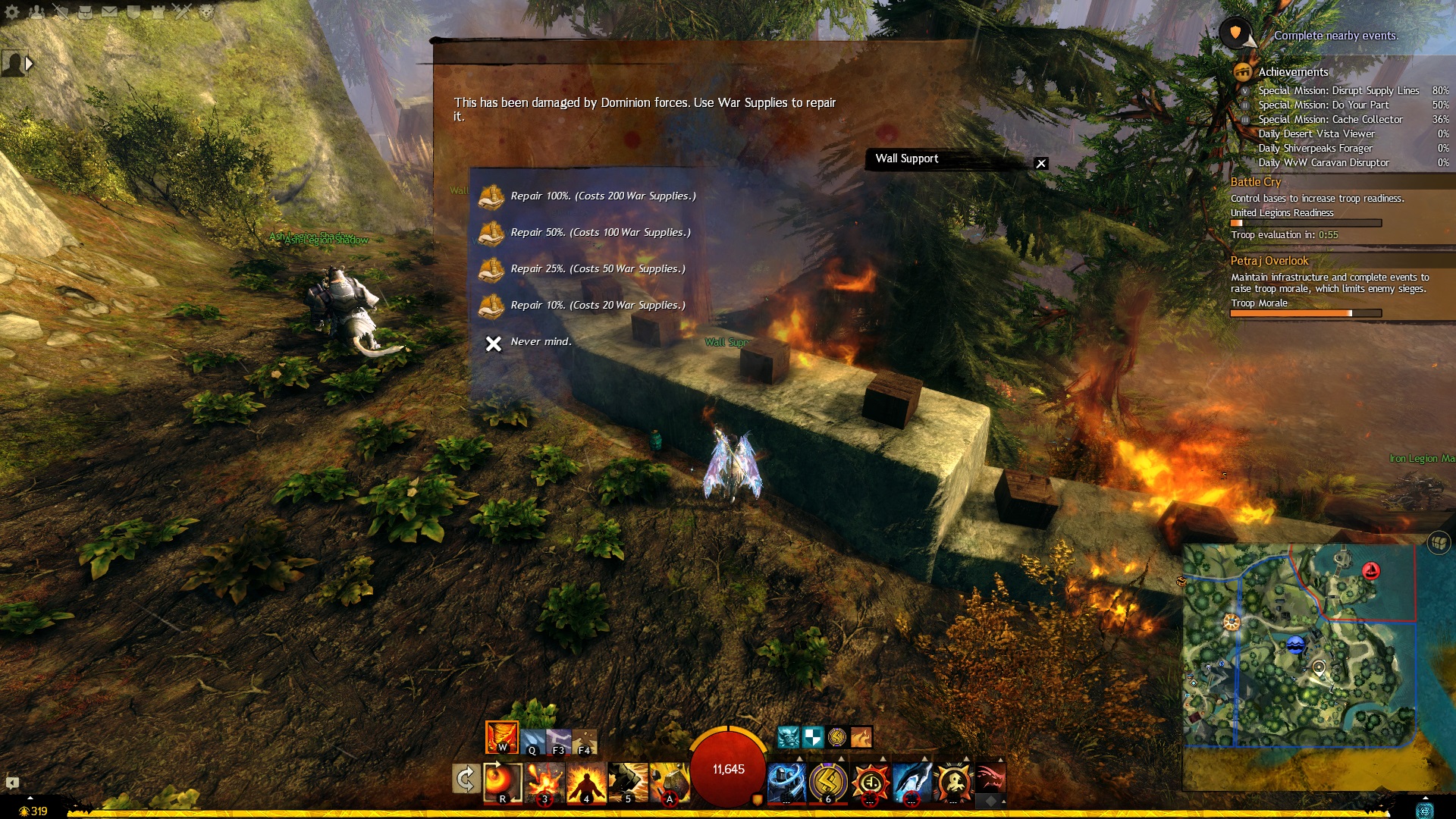This screenshot has width=1456, height=819.
Task: Open the inventory bag icon
Action: pos(86,11)
